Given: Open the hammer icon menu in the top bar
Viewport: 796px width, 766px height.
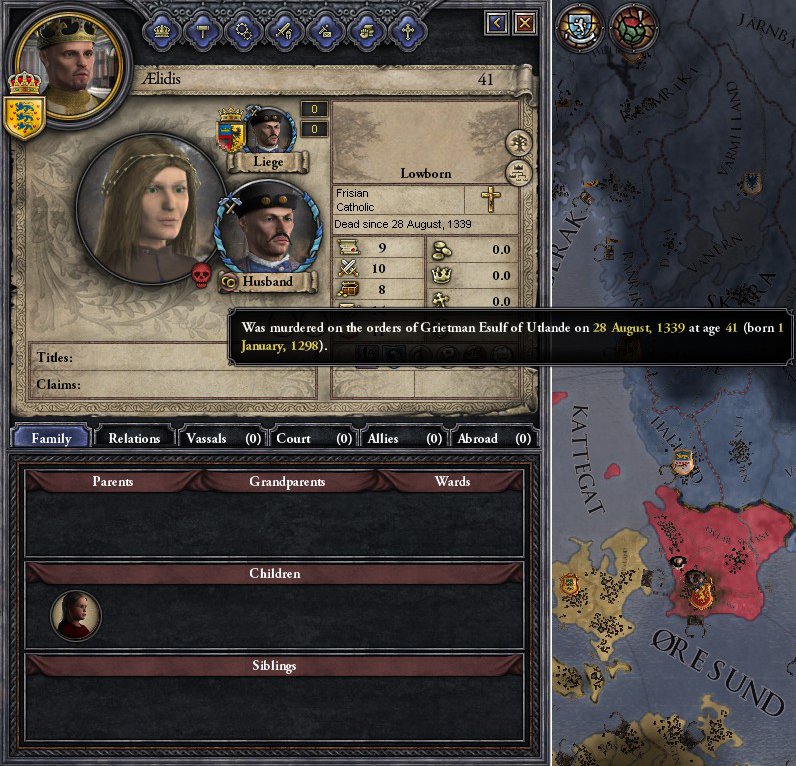Looking at the screenshot, I should pyautogui.click(x=203, y=30).
